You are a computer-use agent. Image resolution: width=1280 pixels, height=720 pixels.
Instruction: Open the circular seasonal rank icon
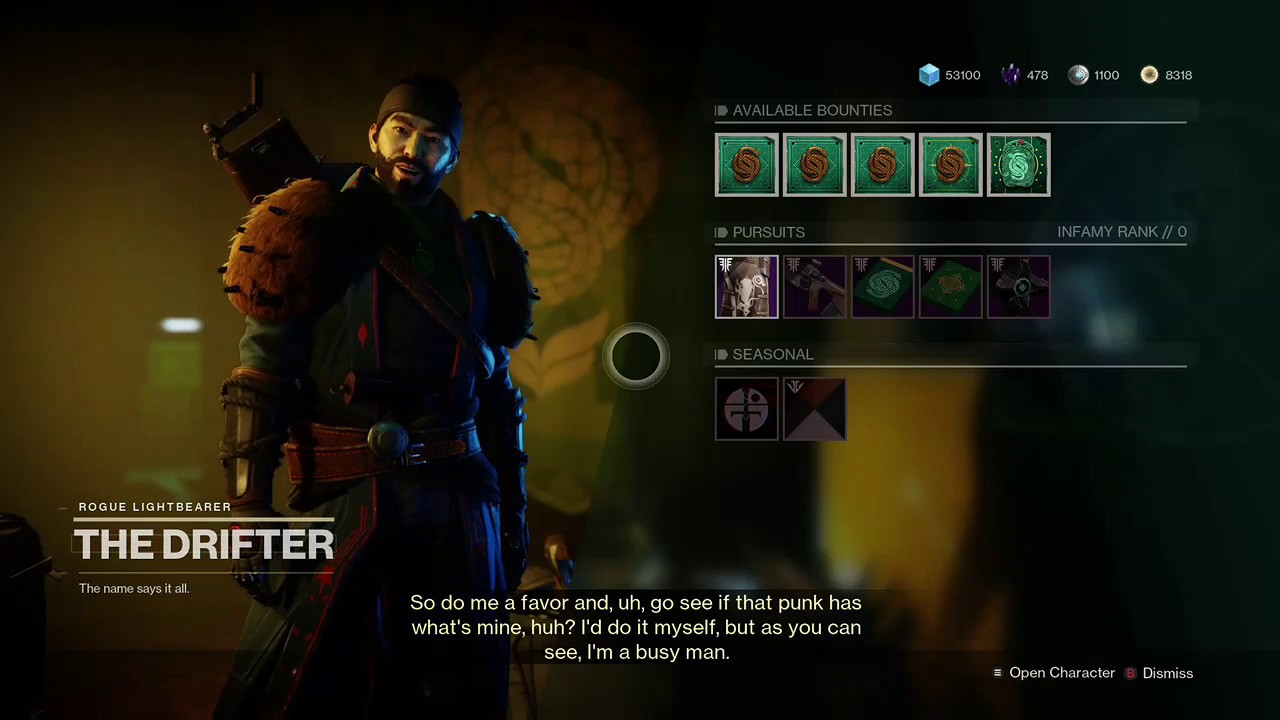tap(747, 409)
